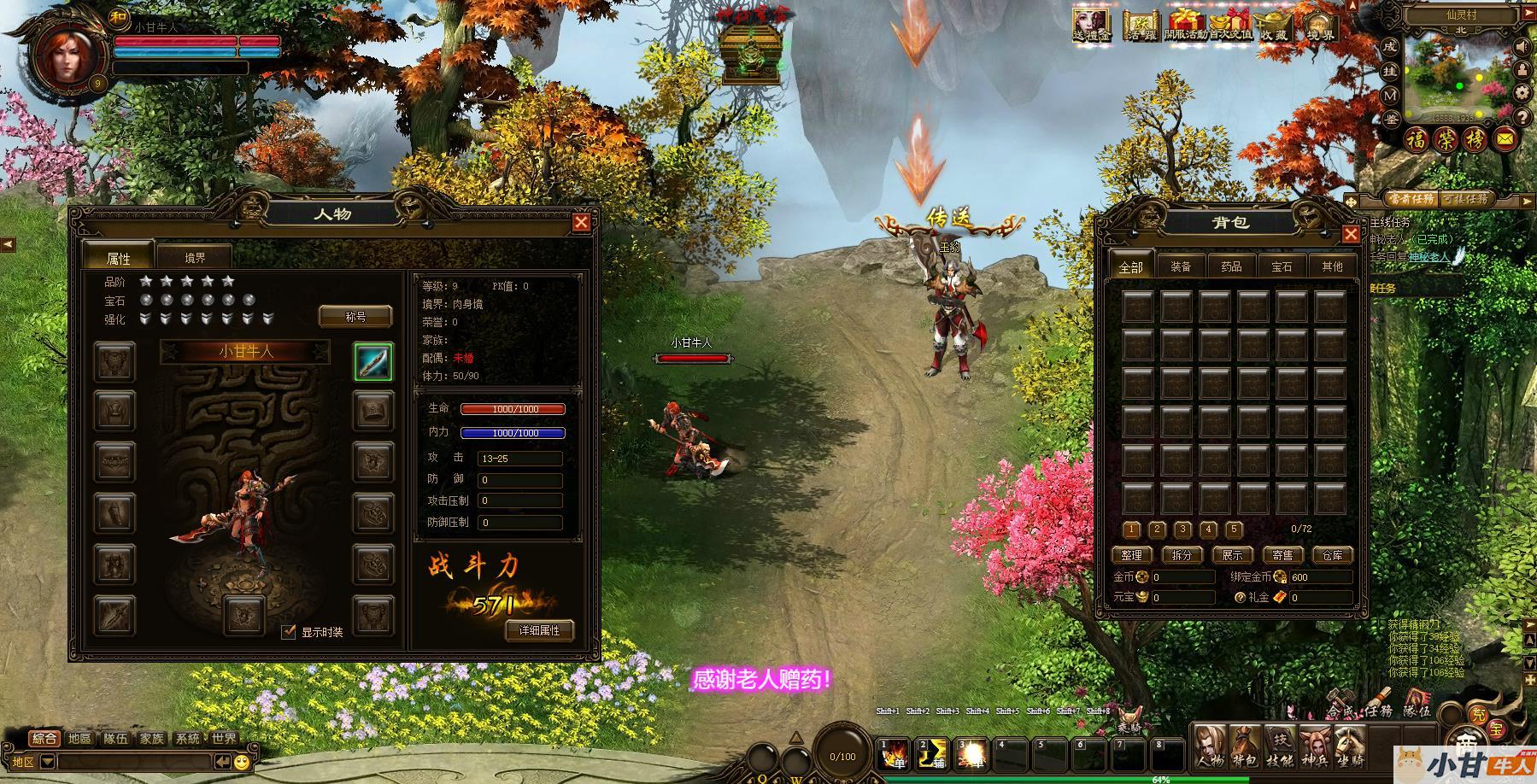Viewport: 1537px width, 784px height.
Task: Show the 药品 potions tab
Action: (x=1230, y=266)
